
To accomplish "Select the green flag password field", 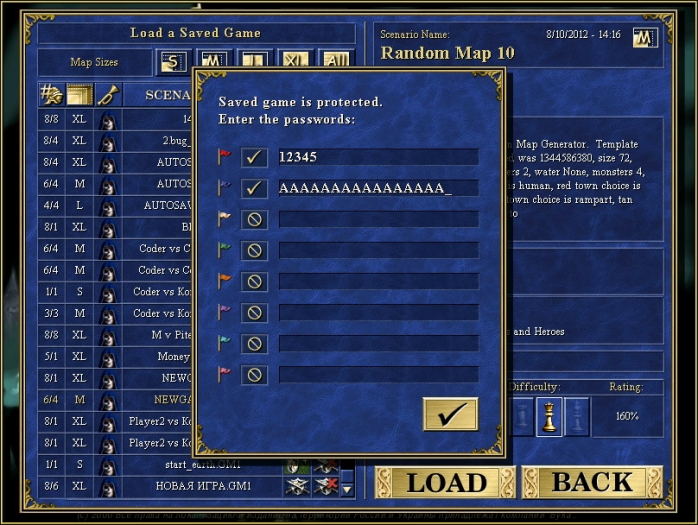I will coord(377,250).
